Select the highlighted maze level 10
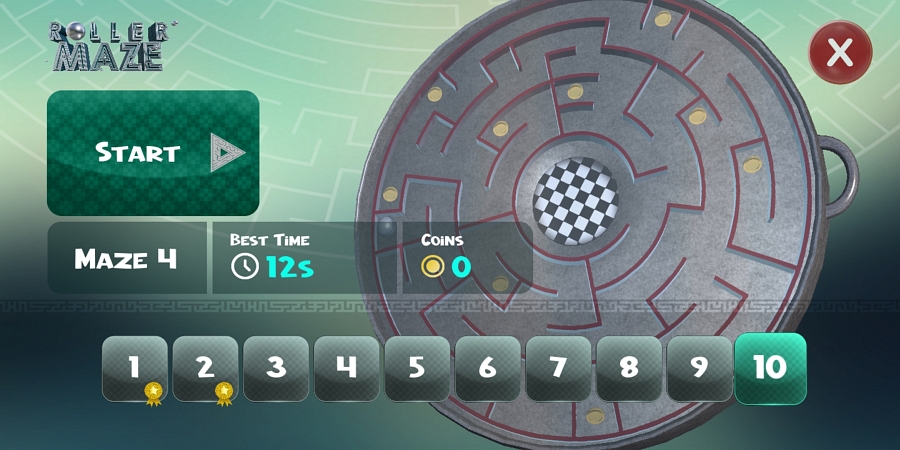This screenshot has width=900, height=450. click(770, 367)
